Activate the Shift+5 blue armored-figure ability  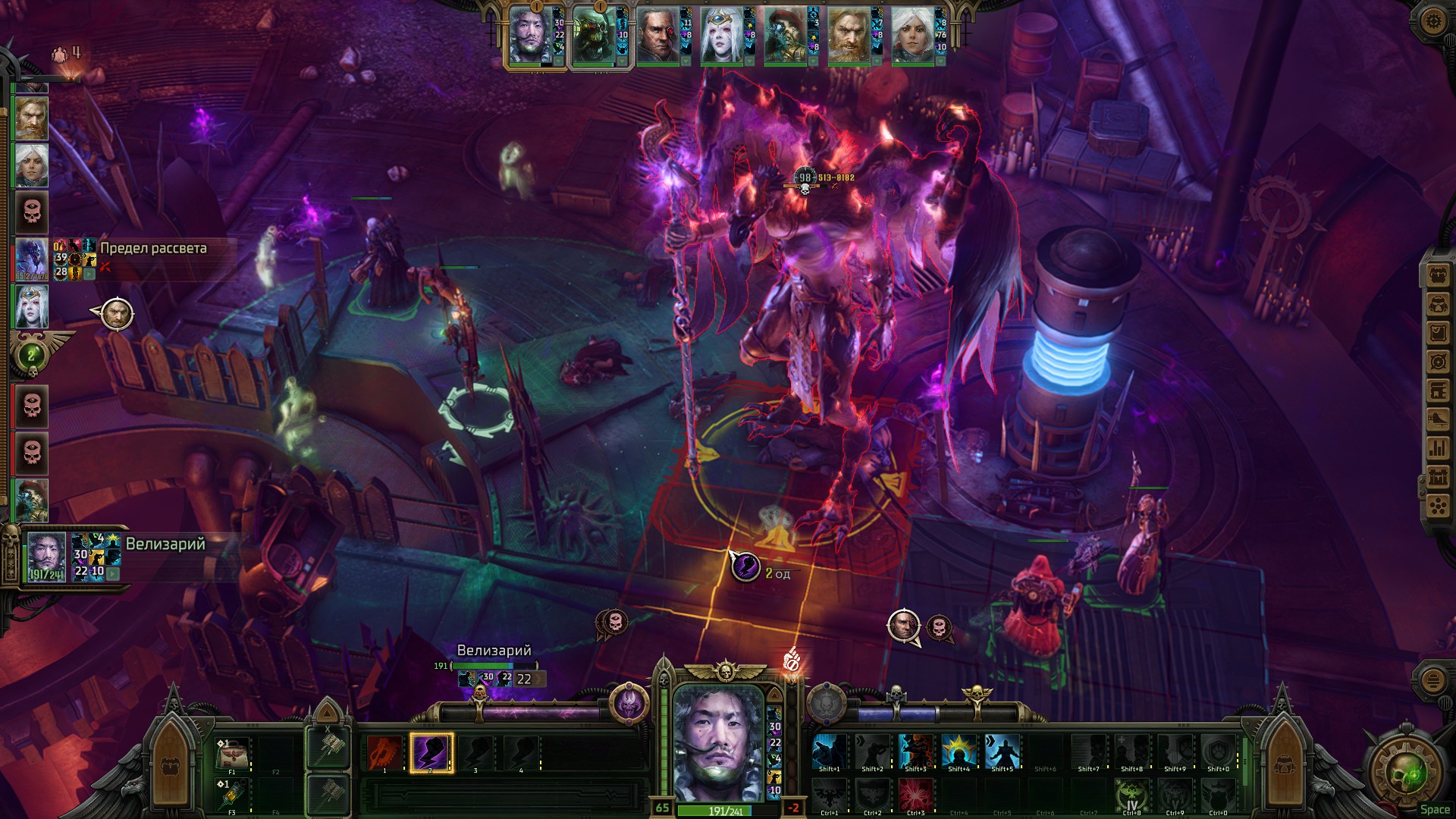(x=1002, y=752)
